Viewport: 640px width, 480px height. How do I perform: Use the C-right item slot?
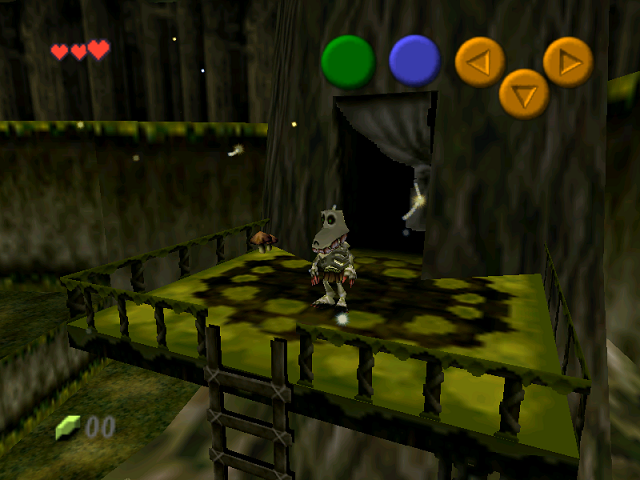coord(568,61)
